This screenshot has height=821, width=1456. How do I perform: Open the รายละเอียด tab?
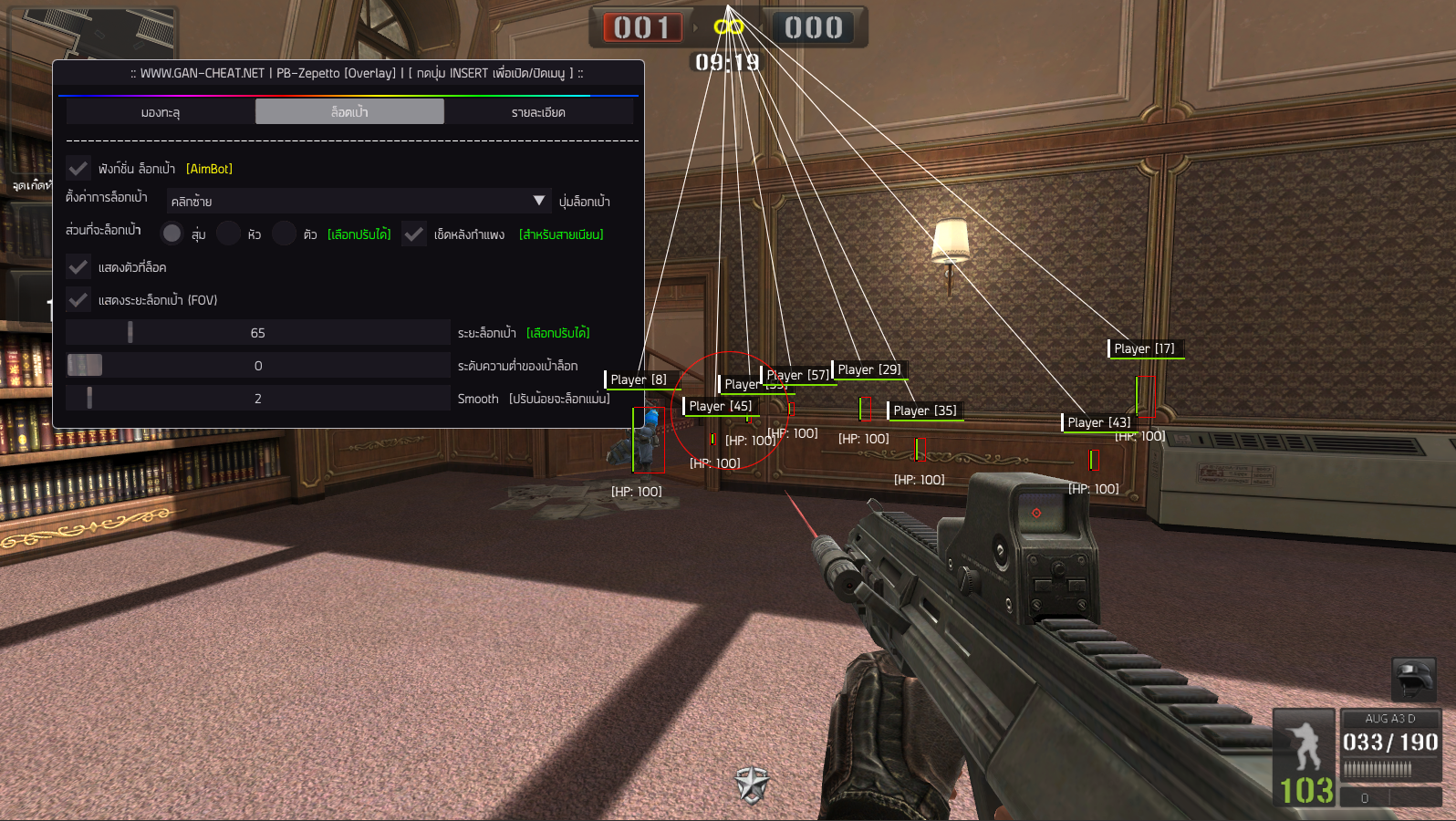[538, 112]
